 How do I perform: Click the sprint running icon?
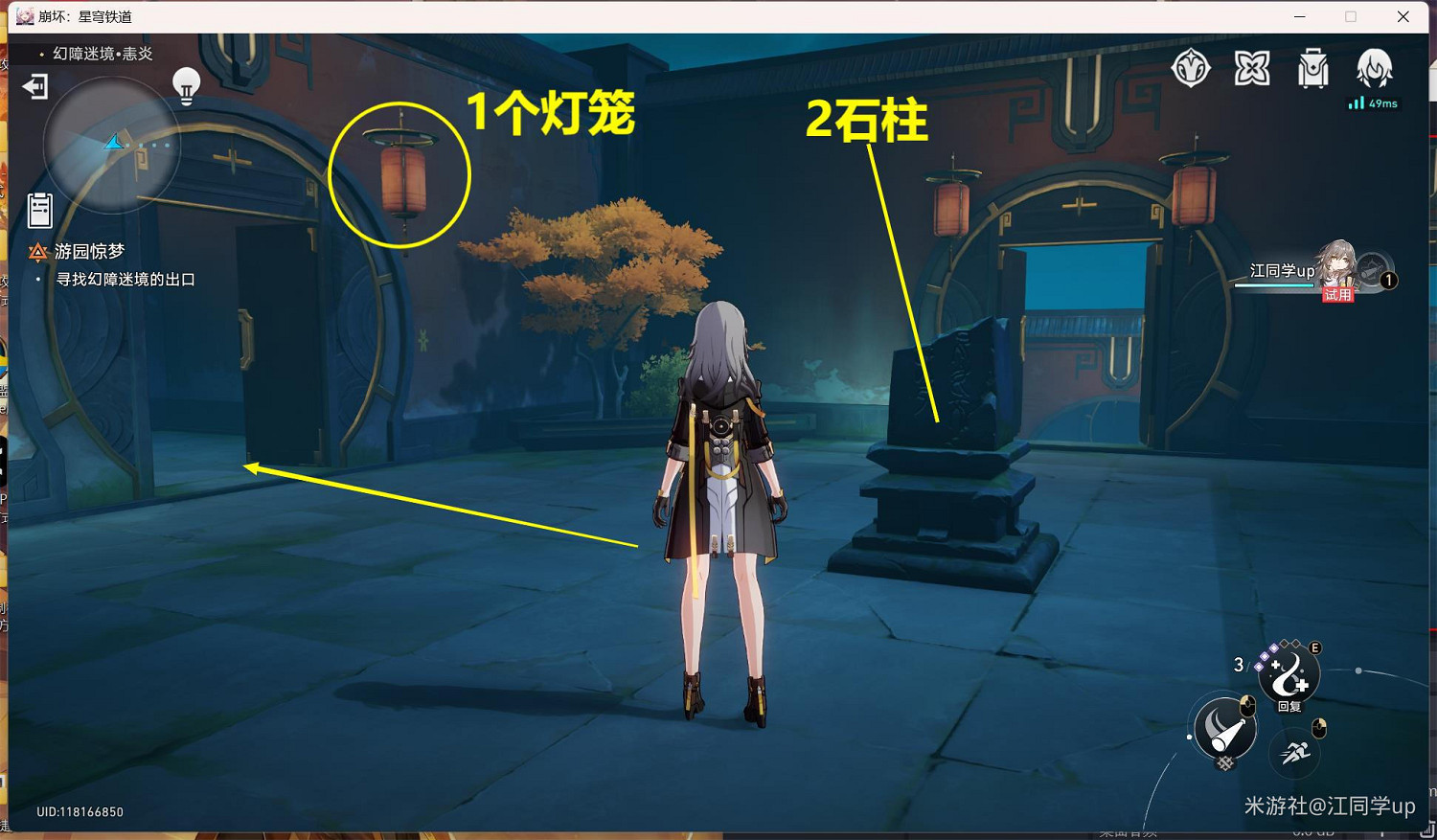[x=1295, y=755]
